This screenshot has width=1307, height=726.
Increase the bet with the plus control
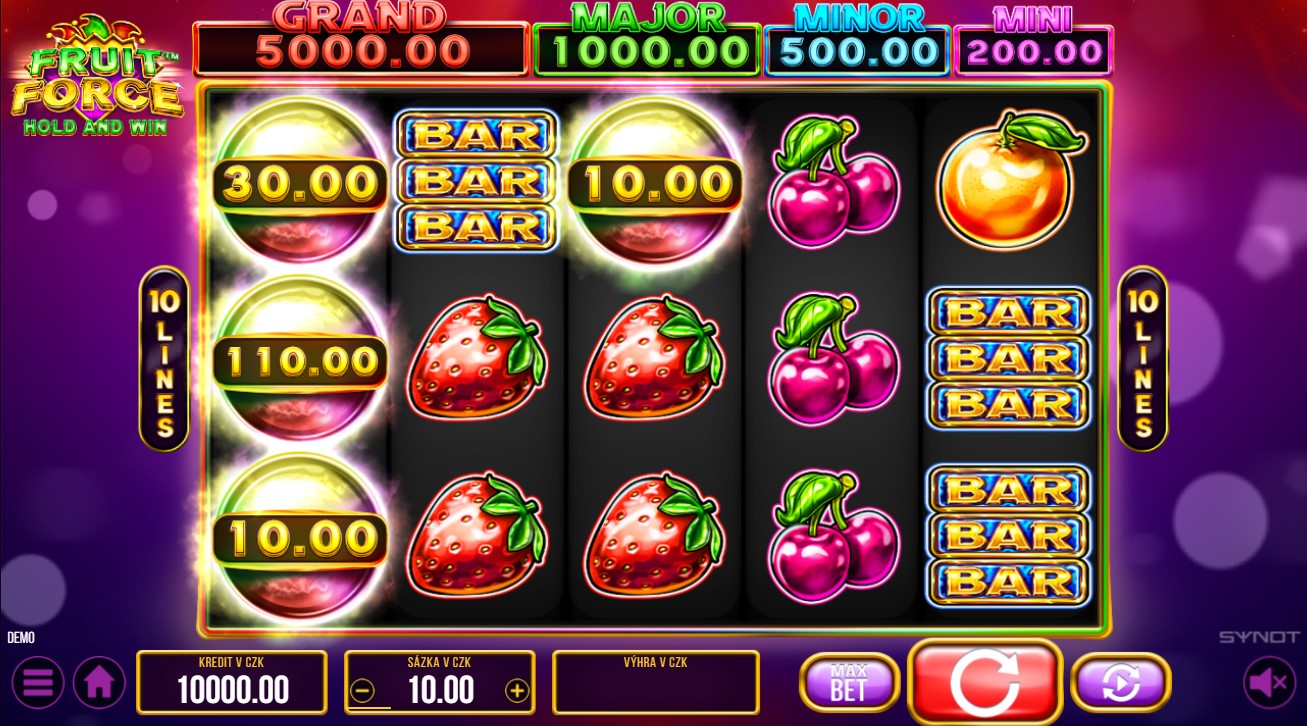517,689
